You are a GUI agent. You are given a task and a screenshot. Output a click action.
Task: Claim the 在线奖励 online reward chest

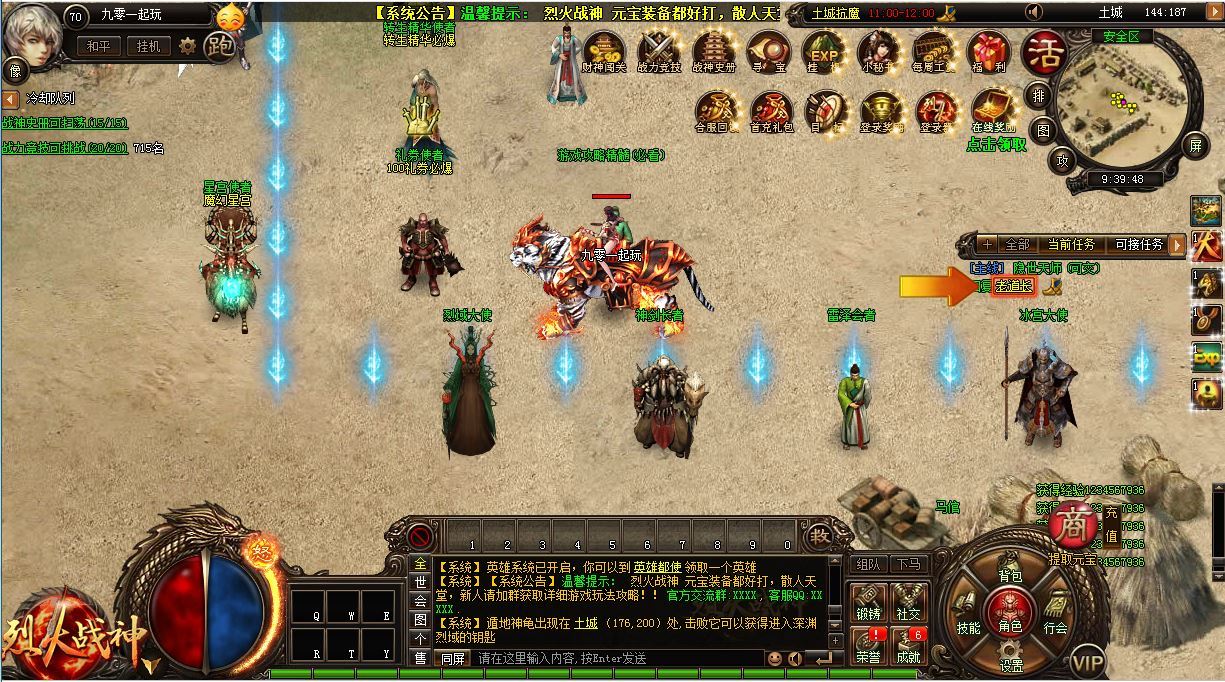tap(992, 109)
